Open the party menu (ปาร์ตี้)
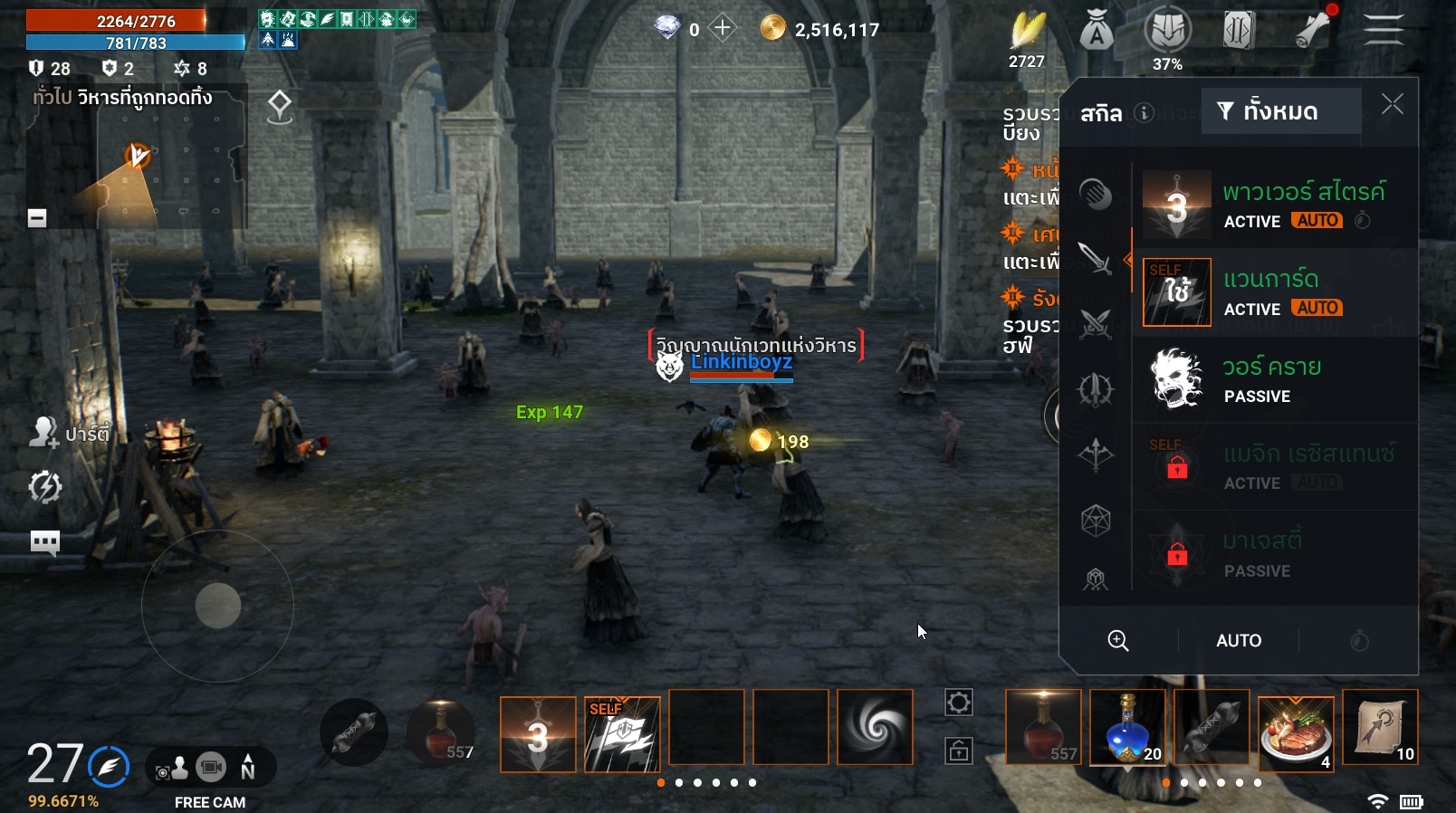Viewport: 1456px width, 813px height. tap(69, 434)
